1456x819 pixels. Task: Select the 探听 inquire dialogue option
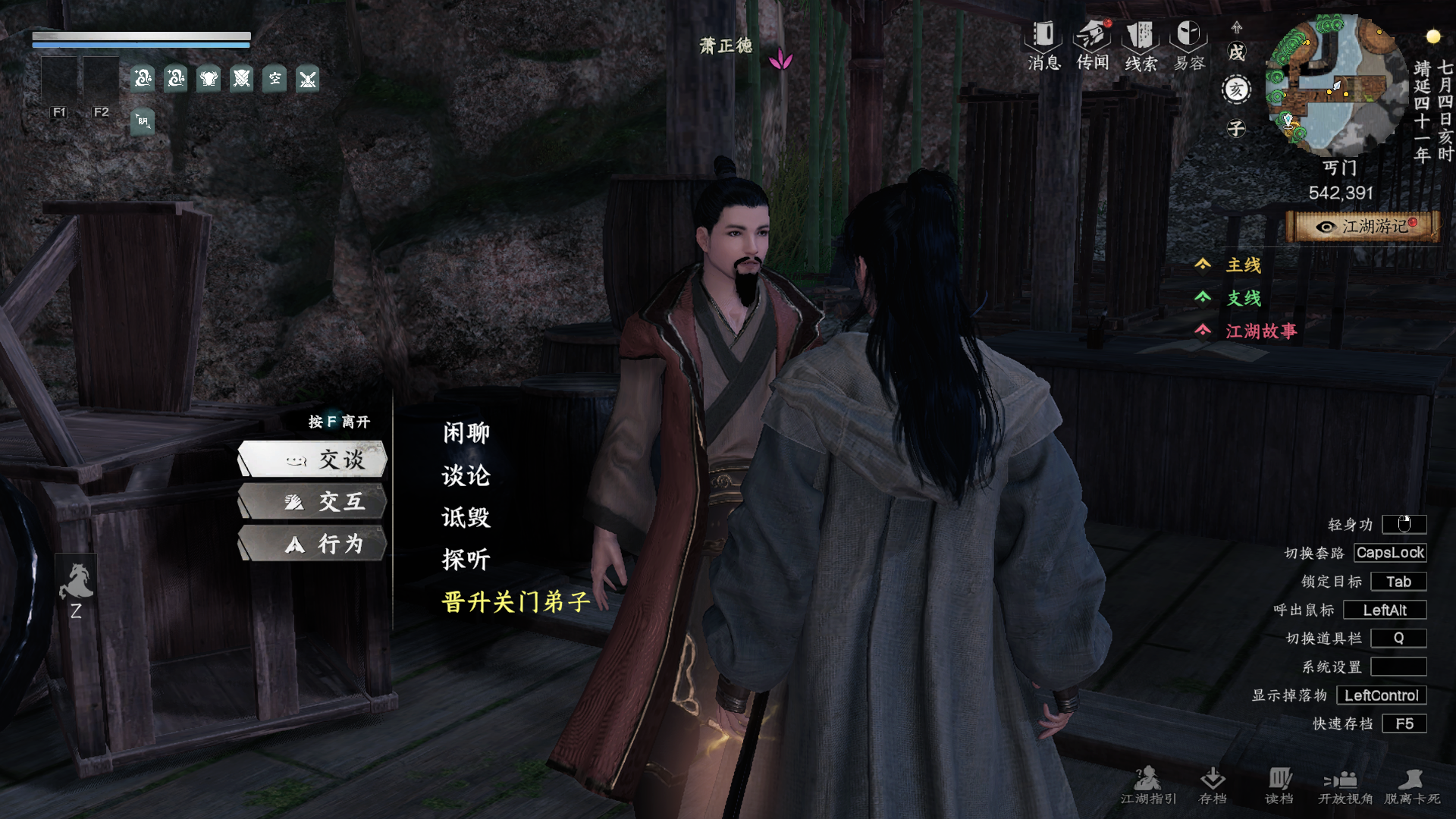tap(466, 560)
